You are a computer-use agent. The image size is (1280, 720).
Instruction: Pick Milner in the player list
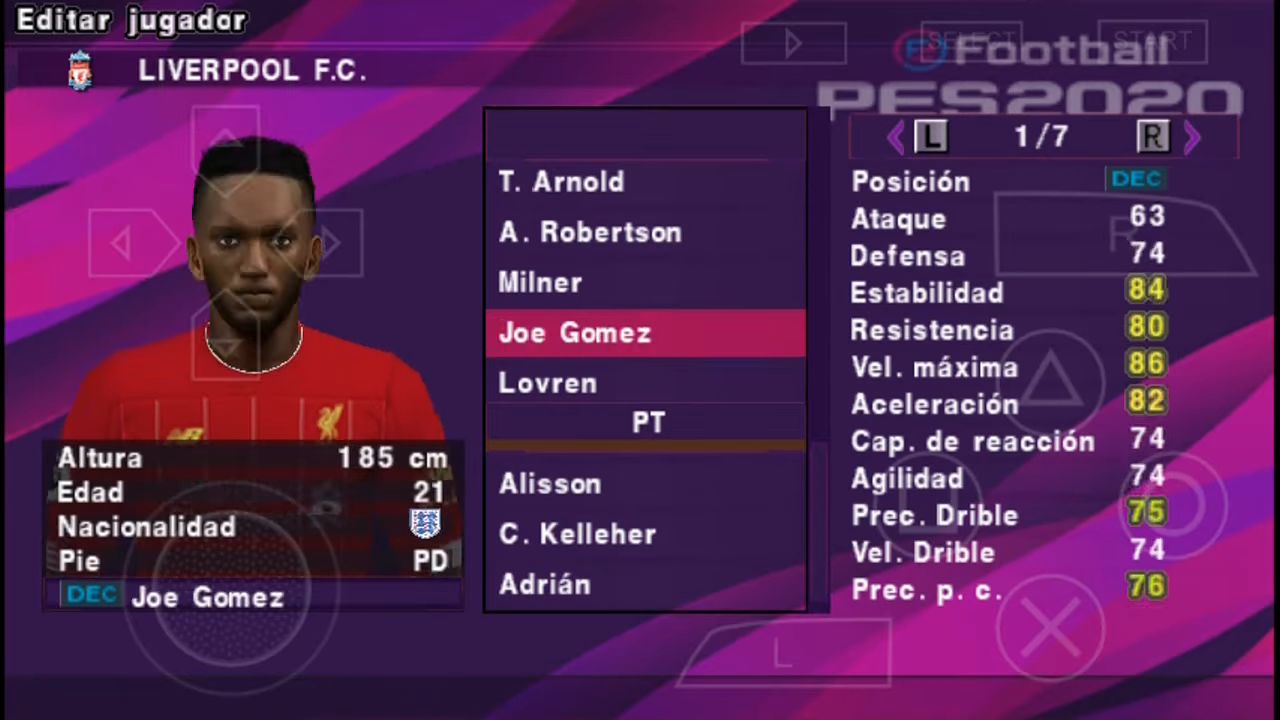(541, 283)
